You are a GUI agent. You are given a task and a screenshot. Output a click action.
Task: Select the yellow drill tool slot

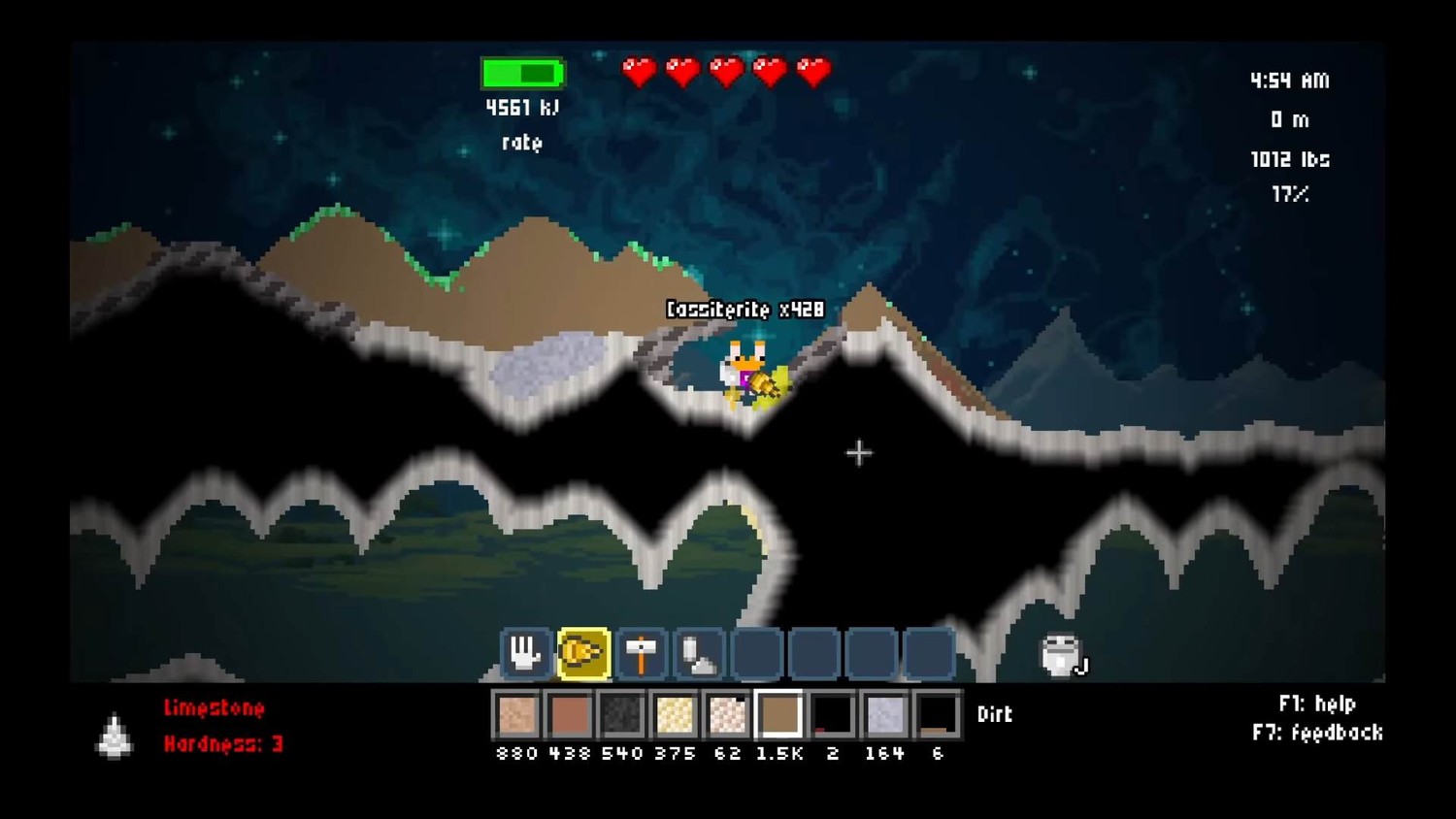point(582,653)
